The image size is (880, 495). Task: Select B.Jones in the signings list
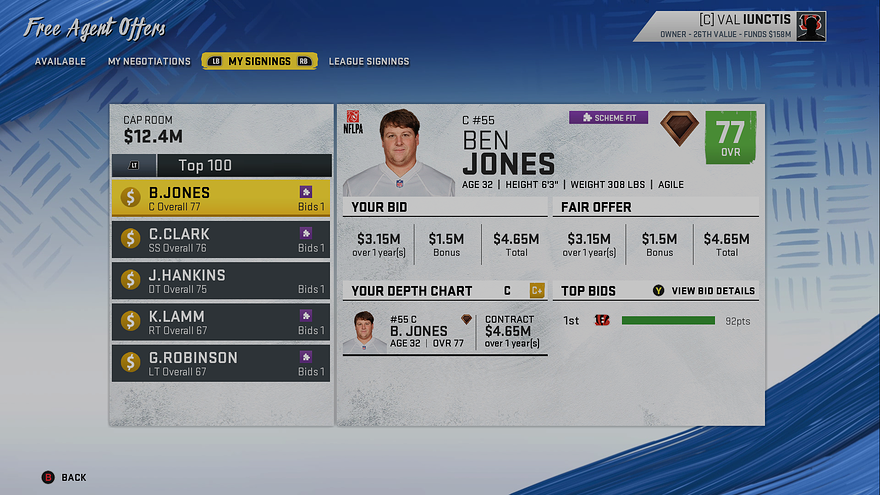221,198
